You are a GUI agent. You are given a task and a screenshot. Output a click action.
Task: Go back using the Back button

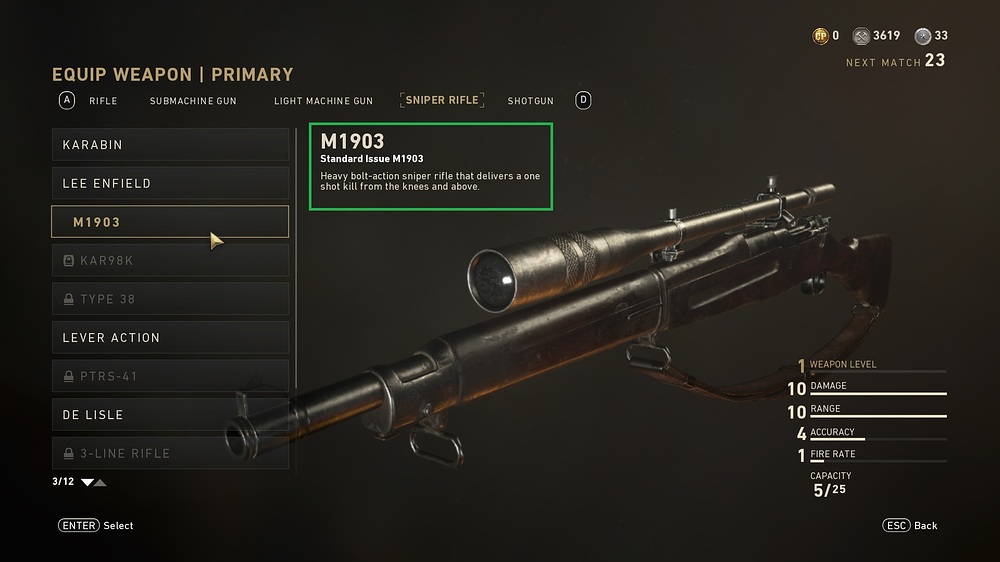(910, 525)
